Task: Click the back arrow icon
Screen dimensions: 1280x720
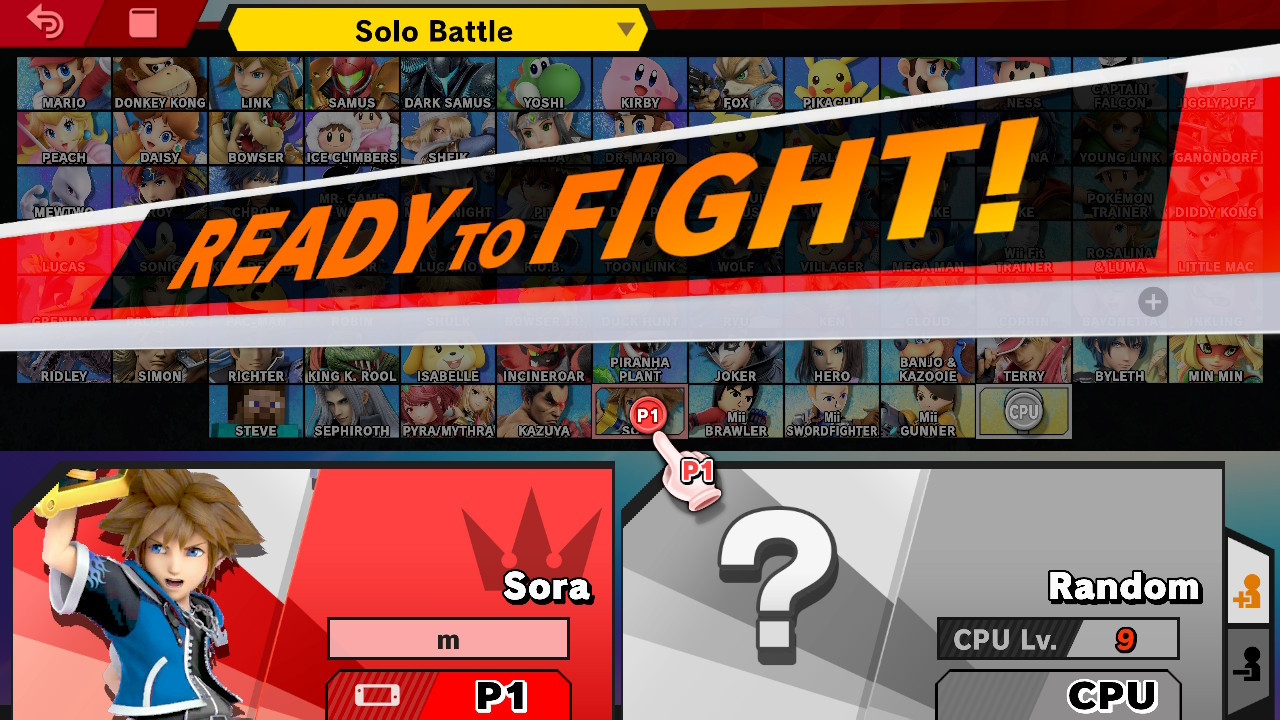Action: click(45, 22)
